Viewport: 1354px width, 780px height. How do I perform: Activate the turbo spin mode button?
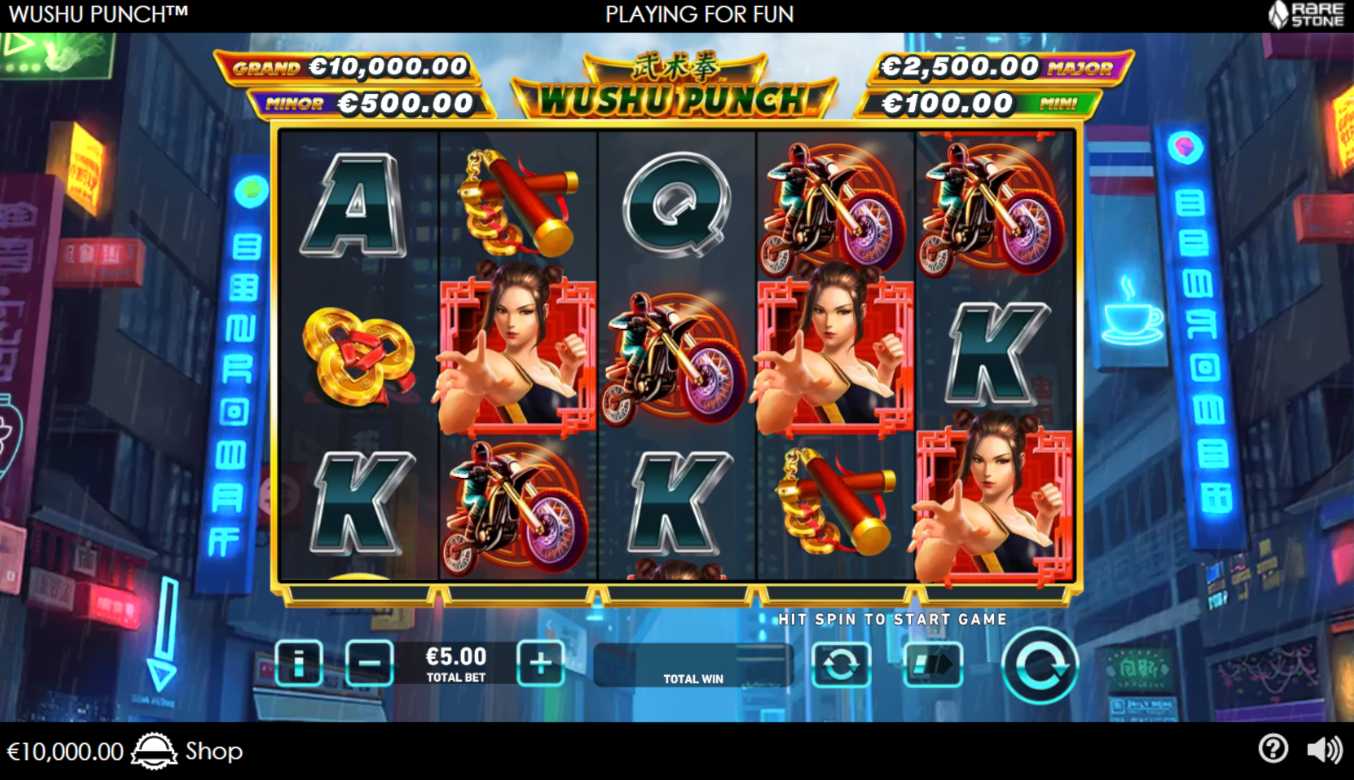[x=933, y=665]
